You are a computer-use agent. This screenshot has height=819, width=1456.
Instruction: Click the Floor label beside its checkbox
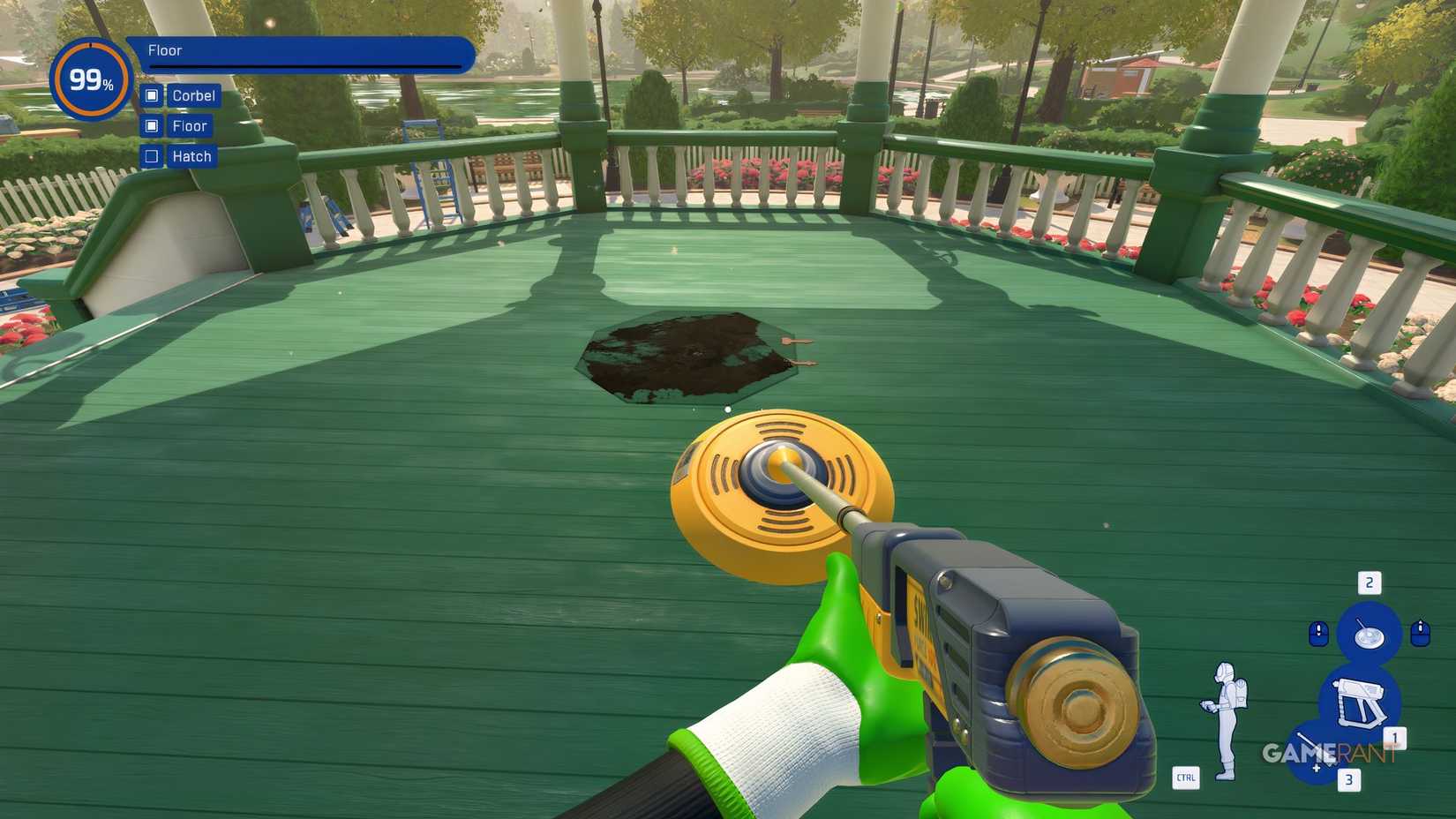[189, 126]
